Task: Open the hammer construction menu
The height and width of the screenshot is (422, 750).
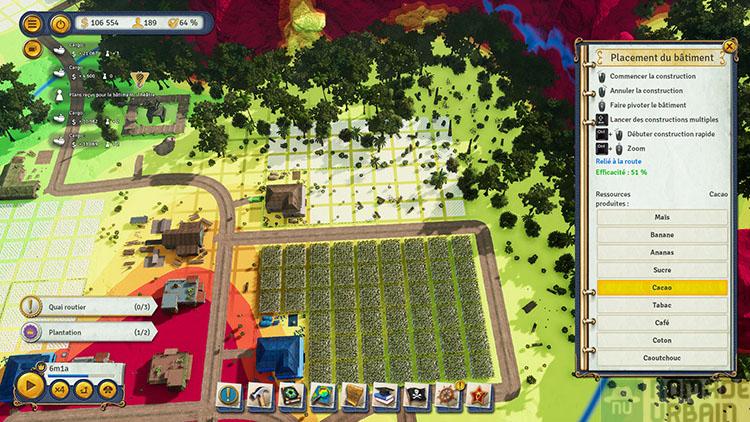Action: [261, 395]
